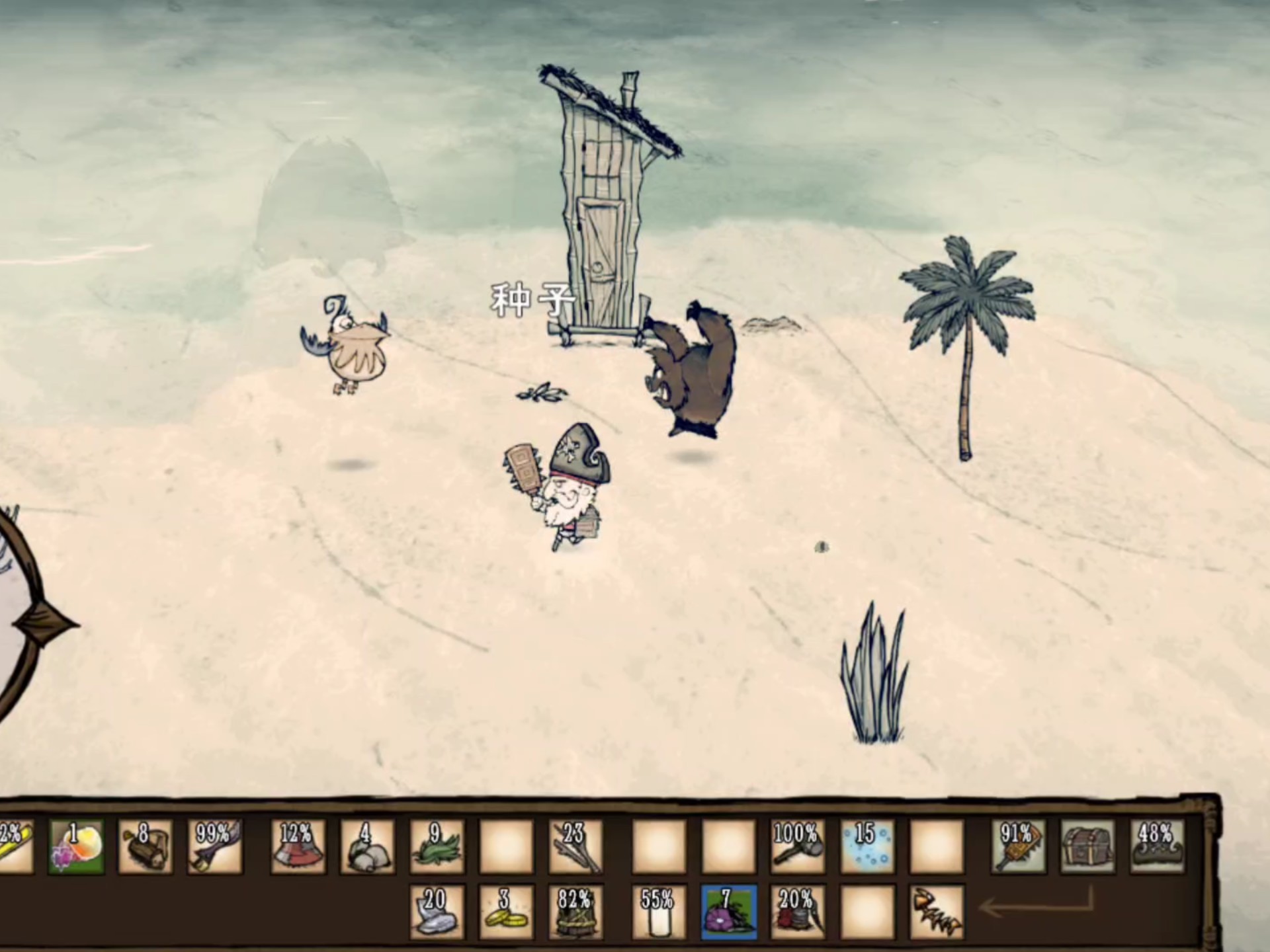
Task: Choose the axe with 12% durability
Action: pyautogui.click(x=298, y=847)
